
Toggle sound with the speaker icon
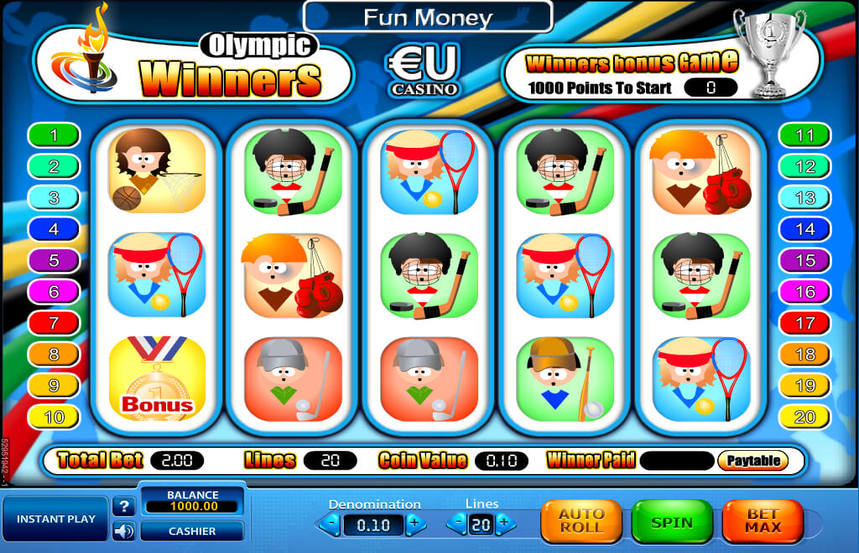(x=124, y=531)
